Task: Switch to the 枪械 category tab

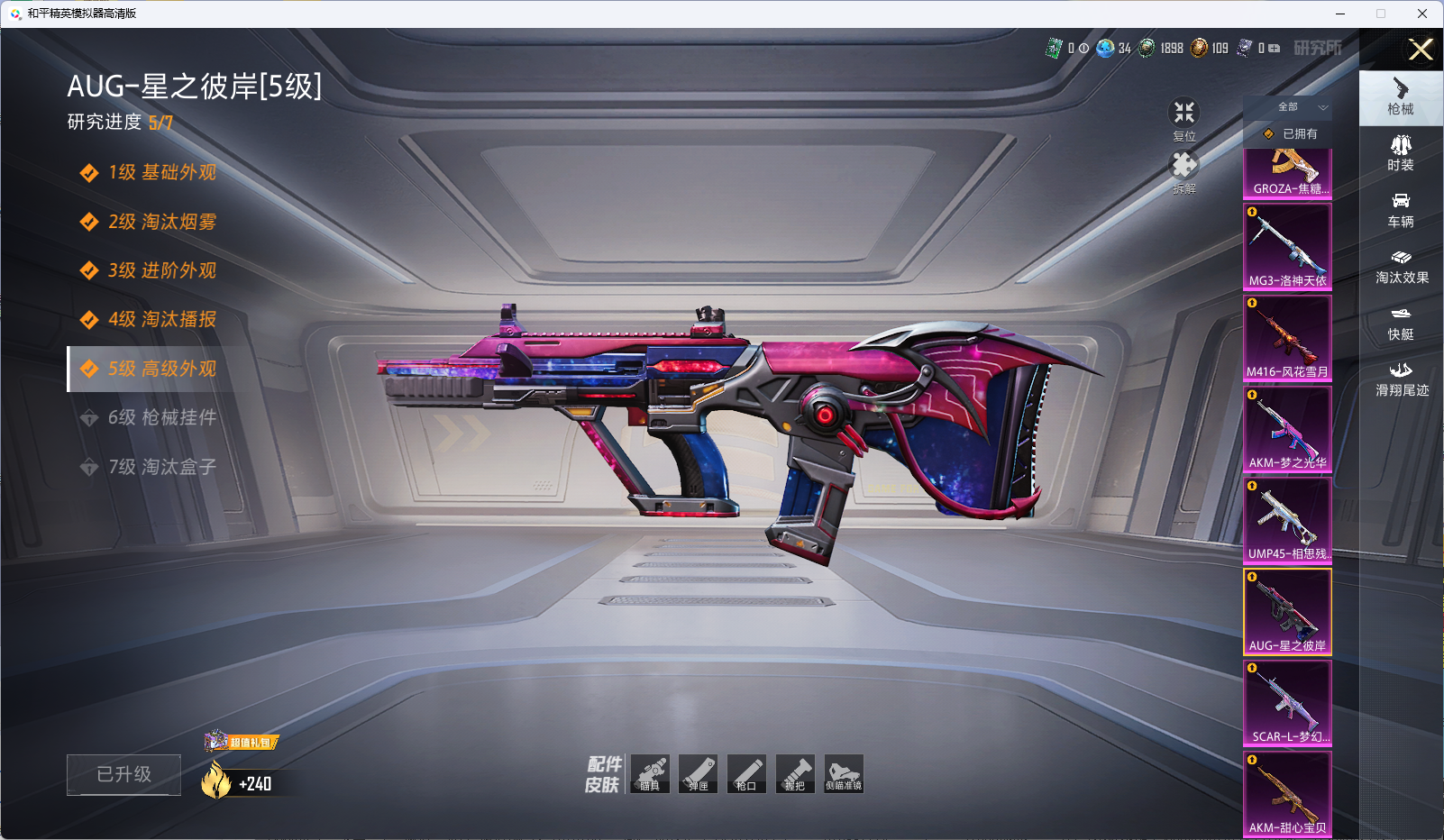Action: (x=1400, y=97)
